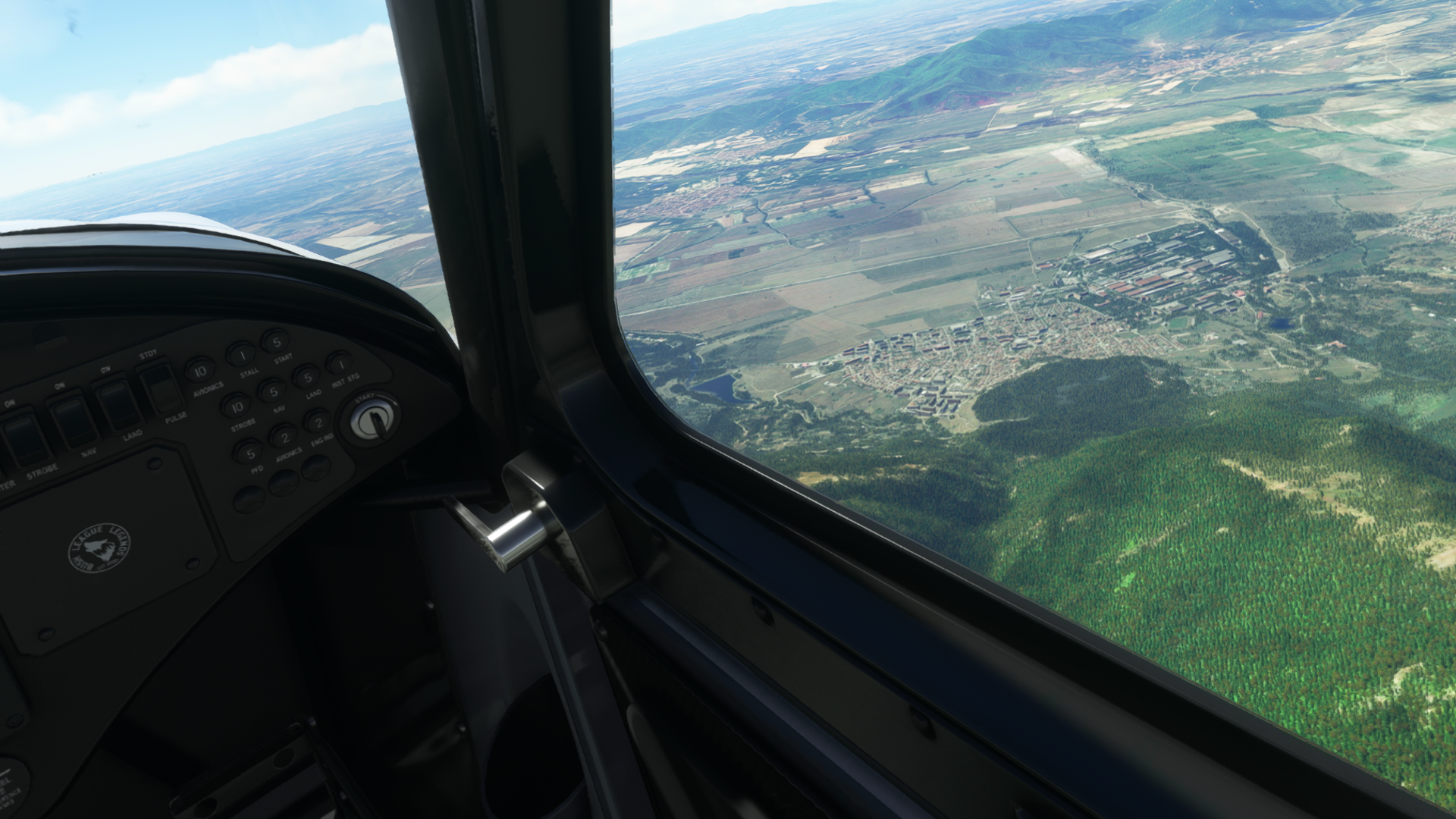Pull the 10-amp AVIONICS circuit breaker
The image size is (1456, 819).
(x=199, y=371)
